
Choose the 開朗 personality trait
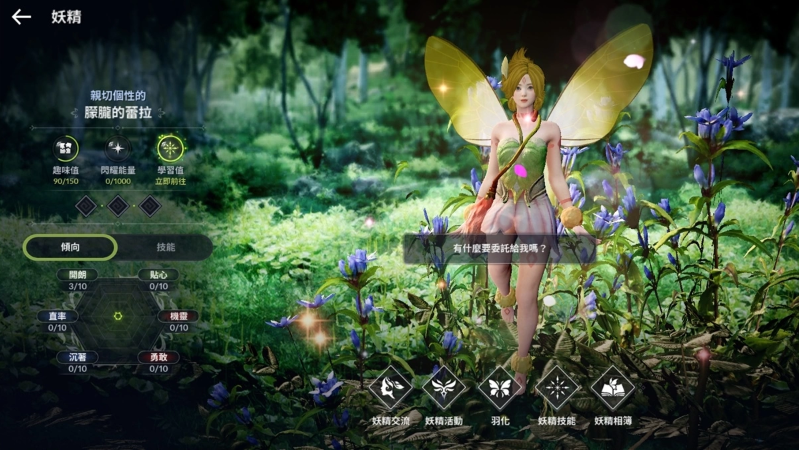[x=77, y=275]
